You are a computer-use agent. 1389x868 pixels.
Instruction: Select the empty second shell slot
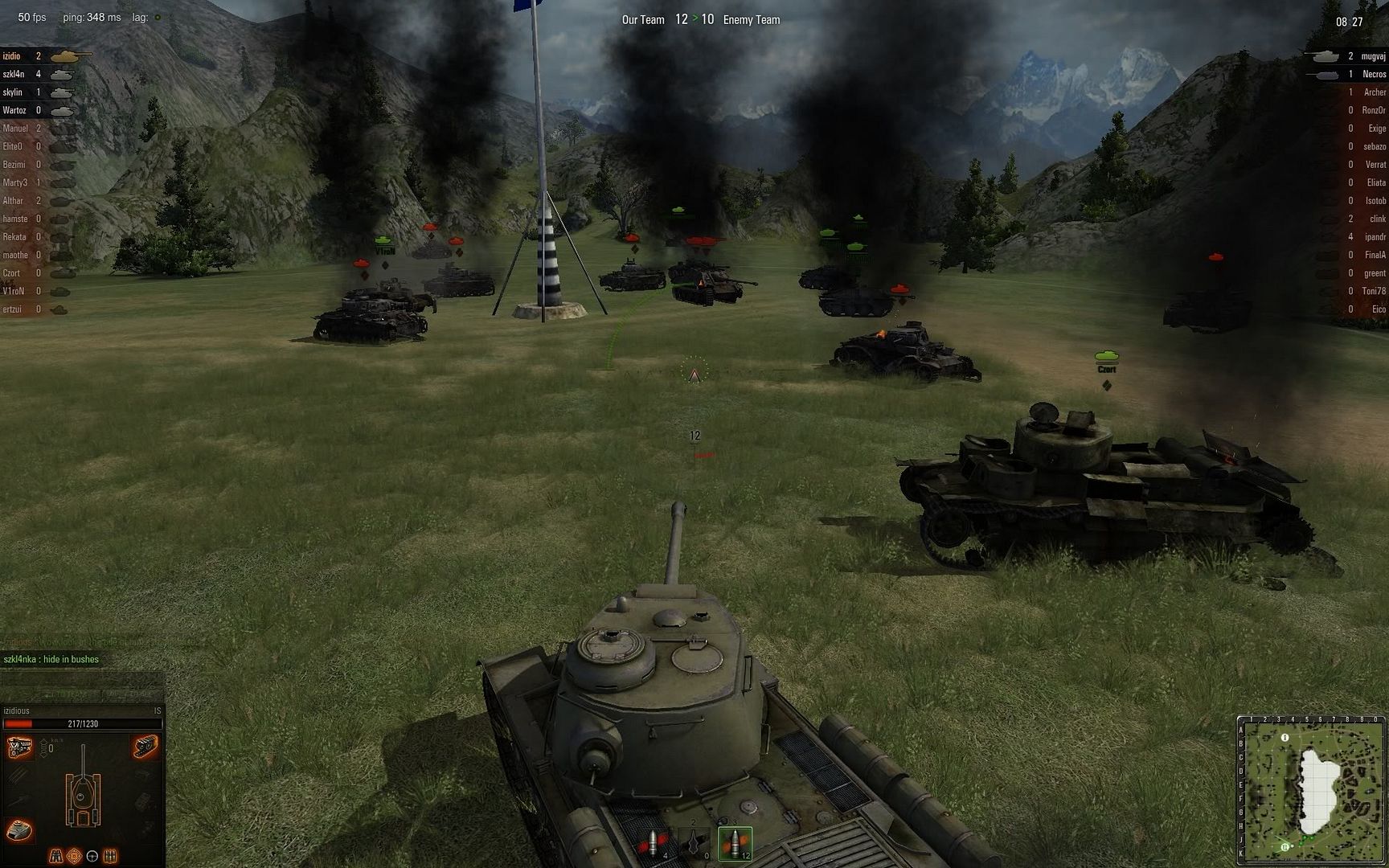tap(694, 842)
